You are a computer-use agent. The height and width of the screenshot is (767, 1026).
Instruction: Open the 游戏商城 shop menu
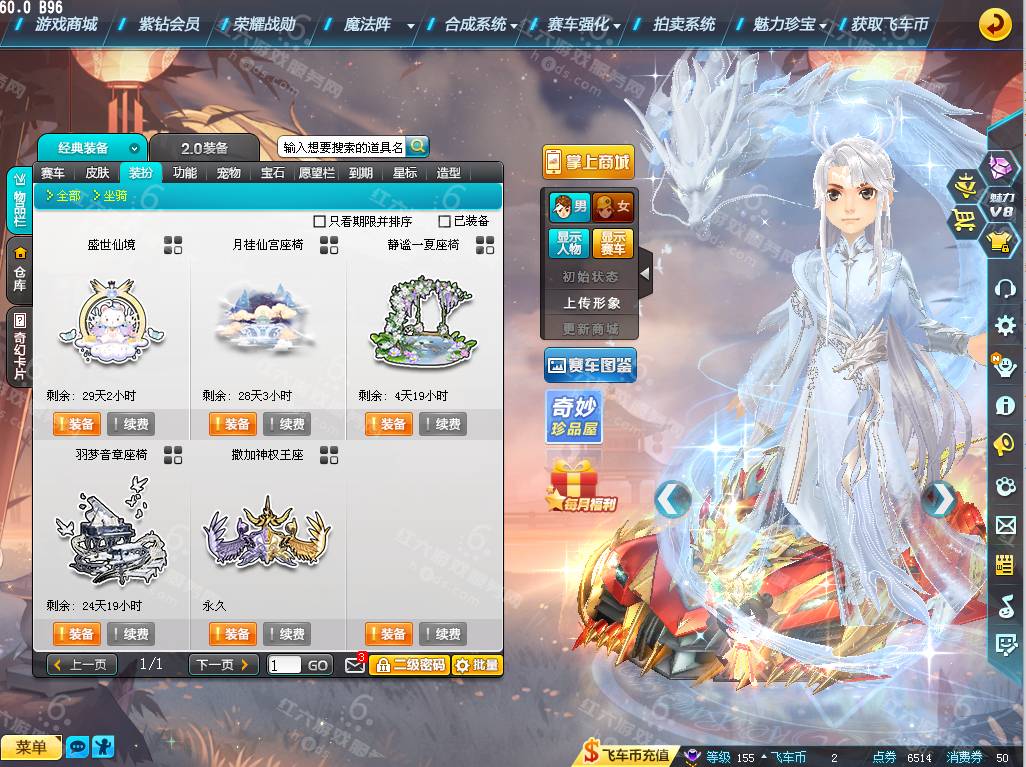point(66,24)
